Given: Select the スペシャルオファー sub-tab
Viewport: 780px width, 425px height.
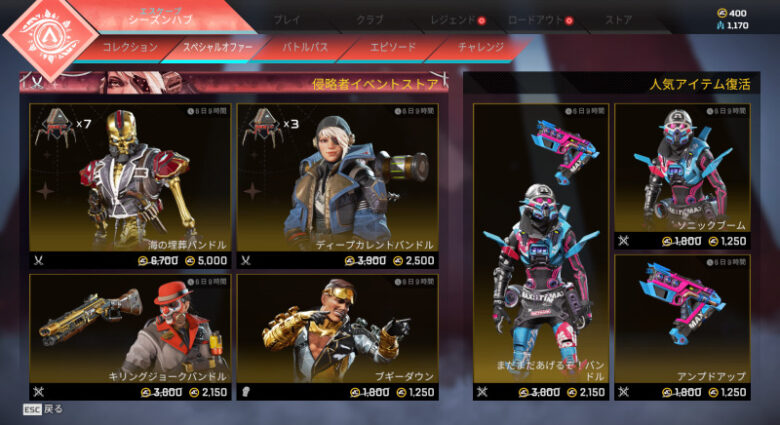Looking at the screenshot, I should [218, 47].
